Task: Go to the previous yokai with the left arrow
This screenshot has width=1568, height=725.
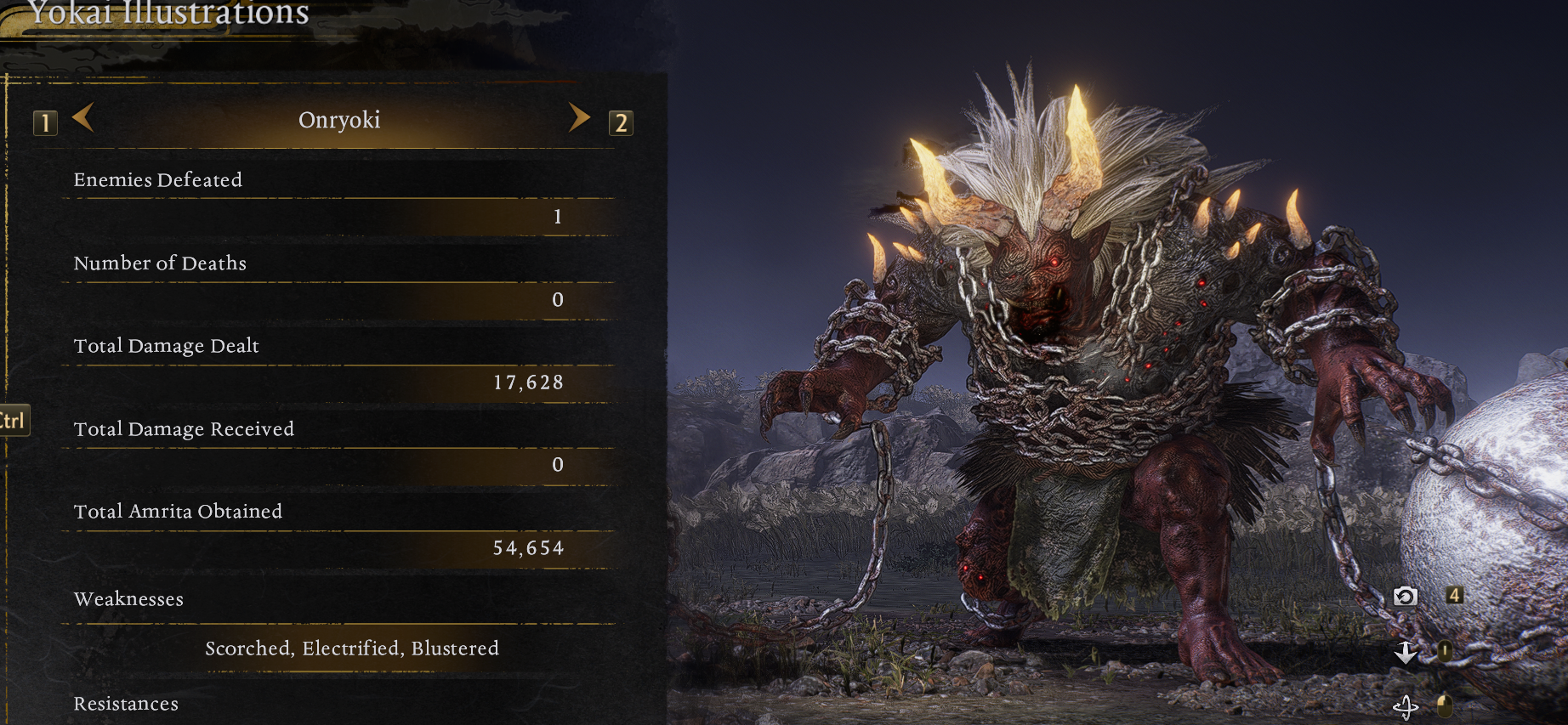Action: click(83, 117)
